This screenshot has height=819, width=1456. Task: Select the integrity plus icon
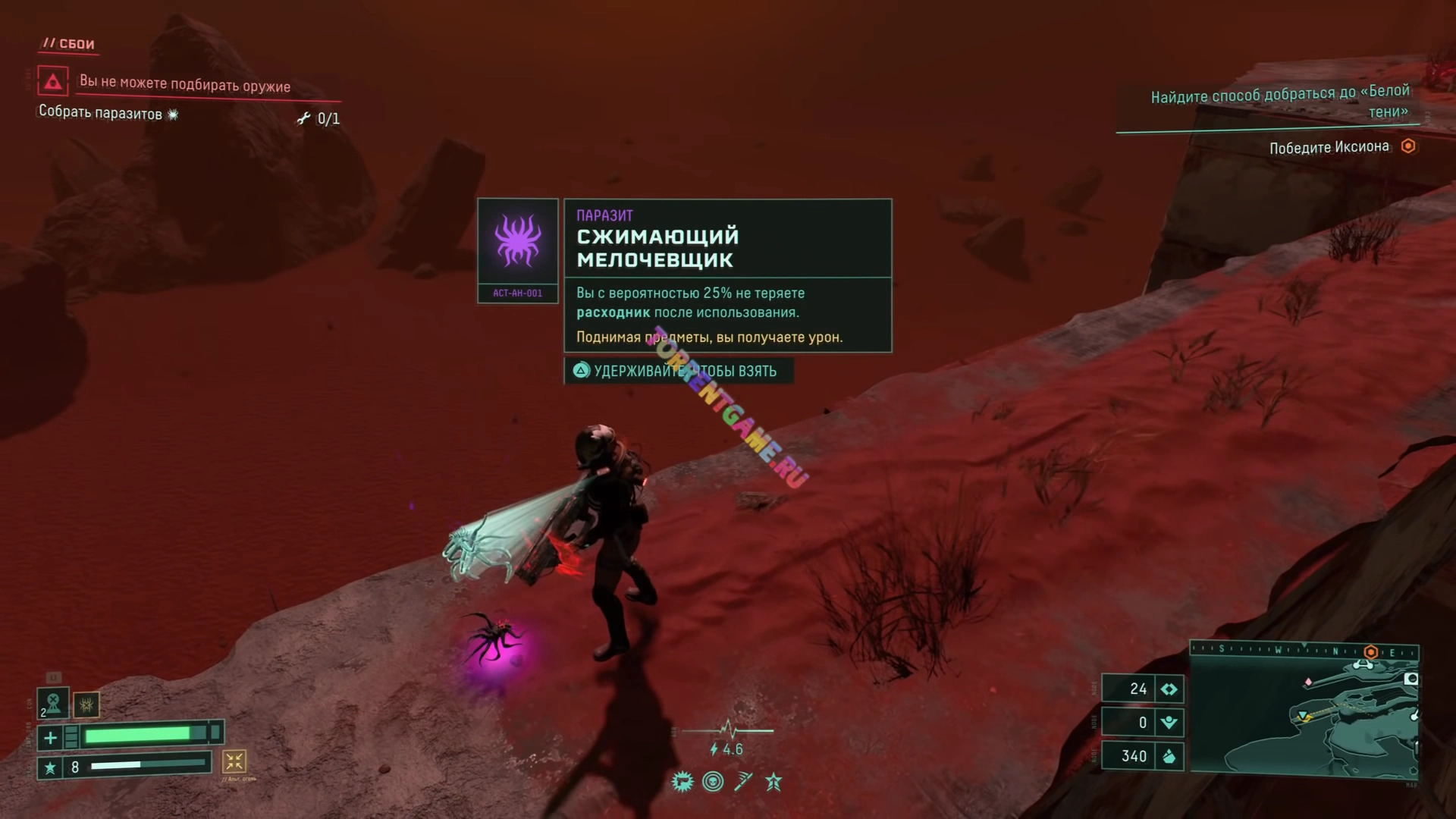pos(50,737)
